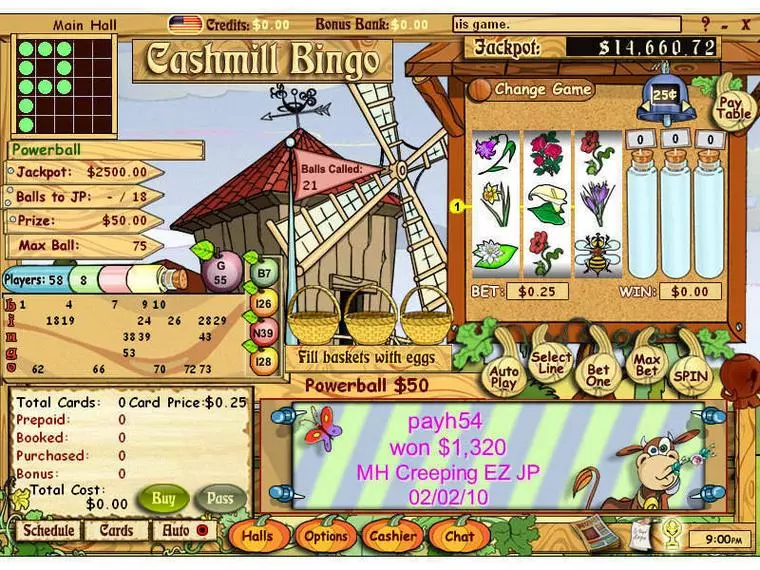Screen dimensions: 760x570
Task: Open help with the question mark
Action: (706, 23)
